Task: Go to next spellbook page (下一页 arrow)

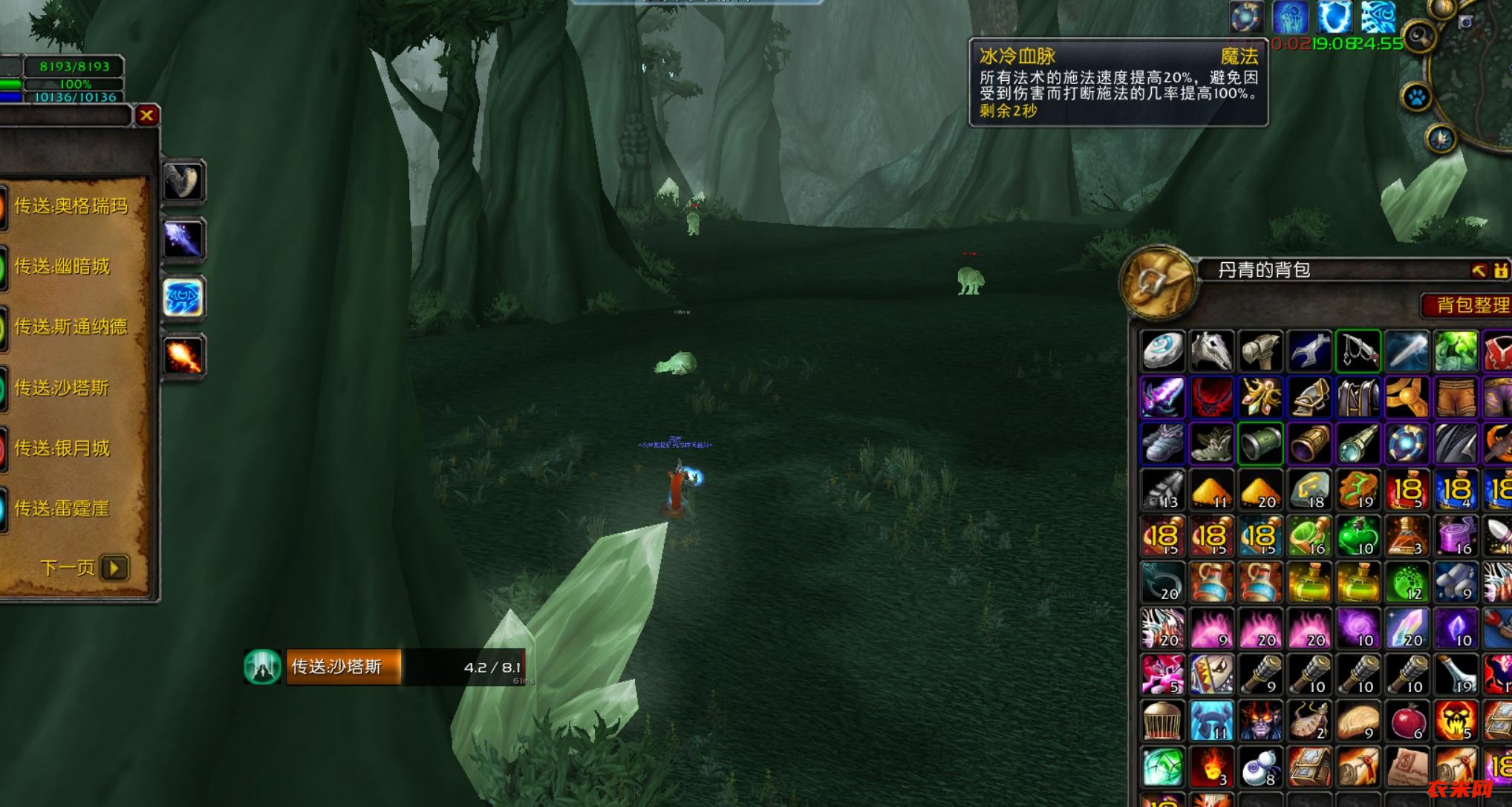Action: click(114, 568)
